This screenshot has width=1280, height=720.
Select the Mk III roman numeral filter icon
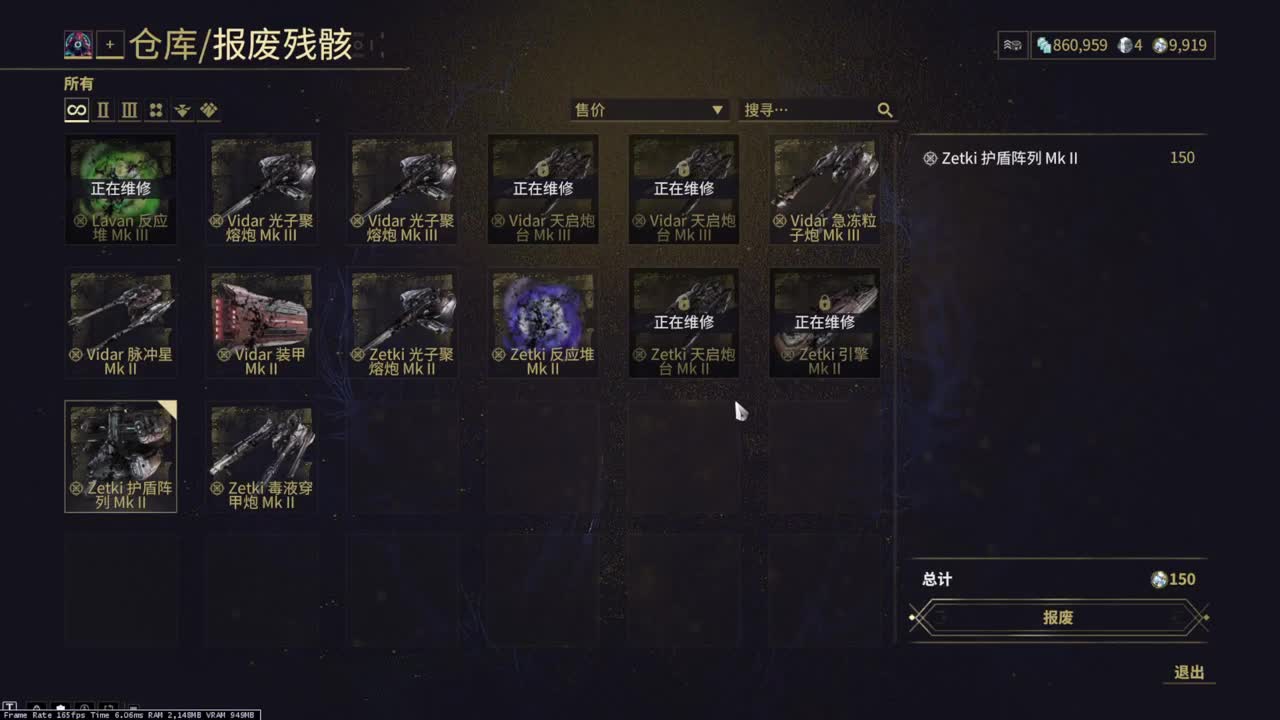[128, 110]
